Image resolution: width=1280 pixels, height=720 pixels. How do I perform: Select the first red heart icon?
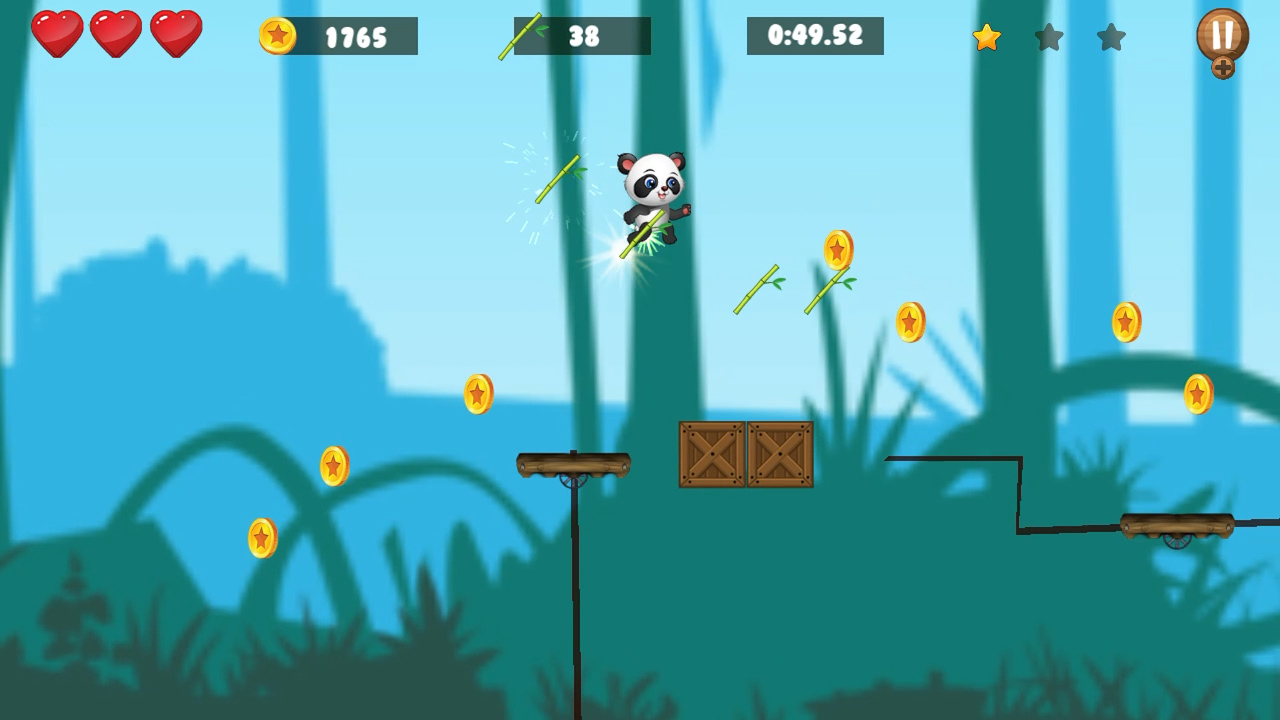[59, 33]
